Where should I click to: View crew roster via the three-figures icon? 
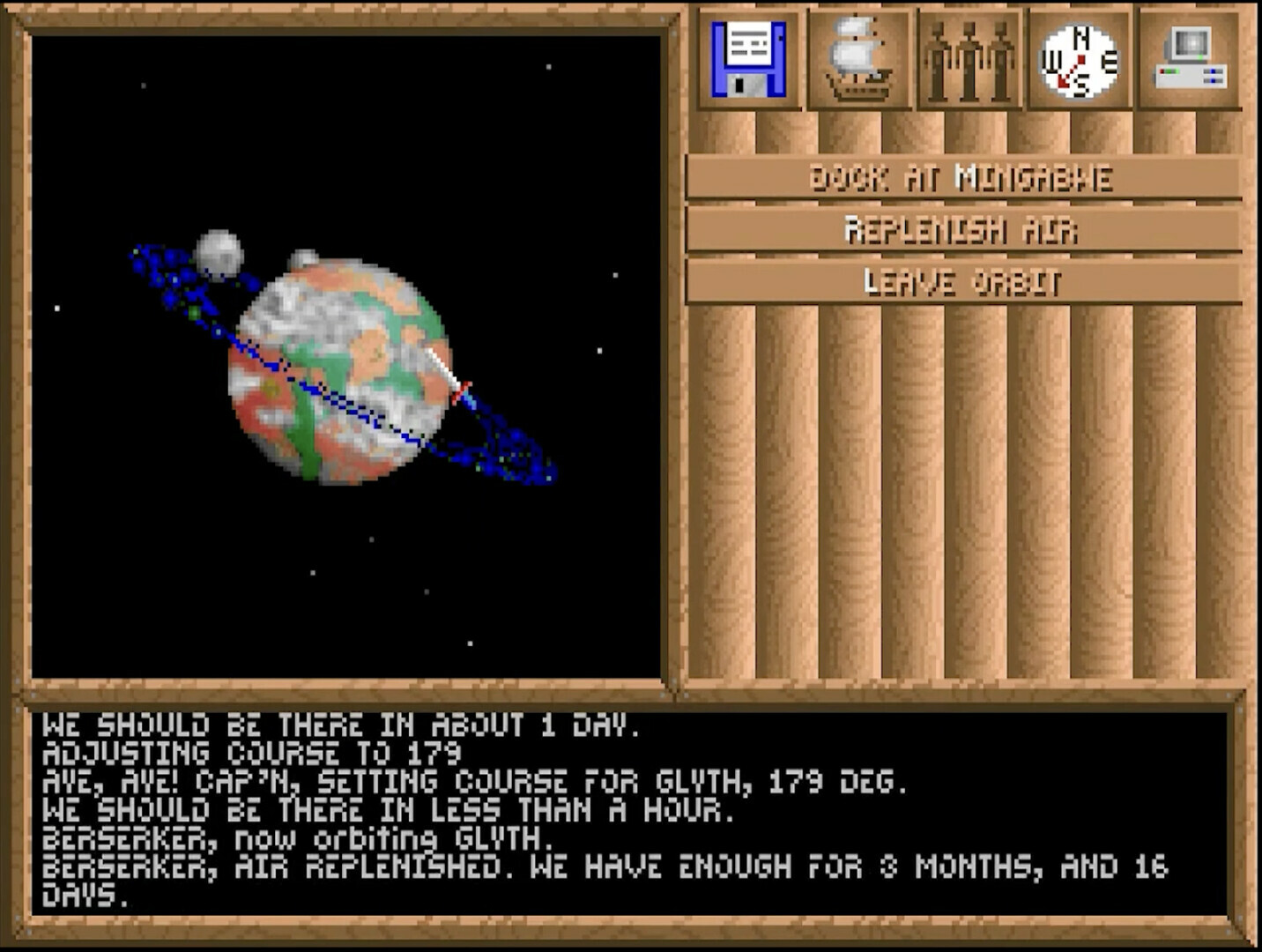tap(970, 56)
